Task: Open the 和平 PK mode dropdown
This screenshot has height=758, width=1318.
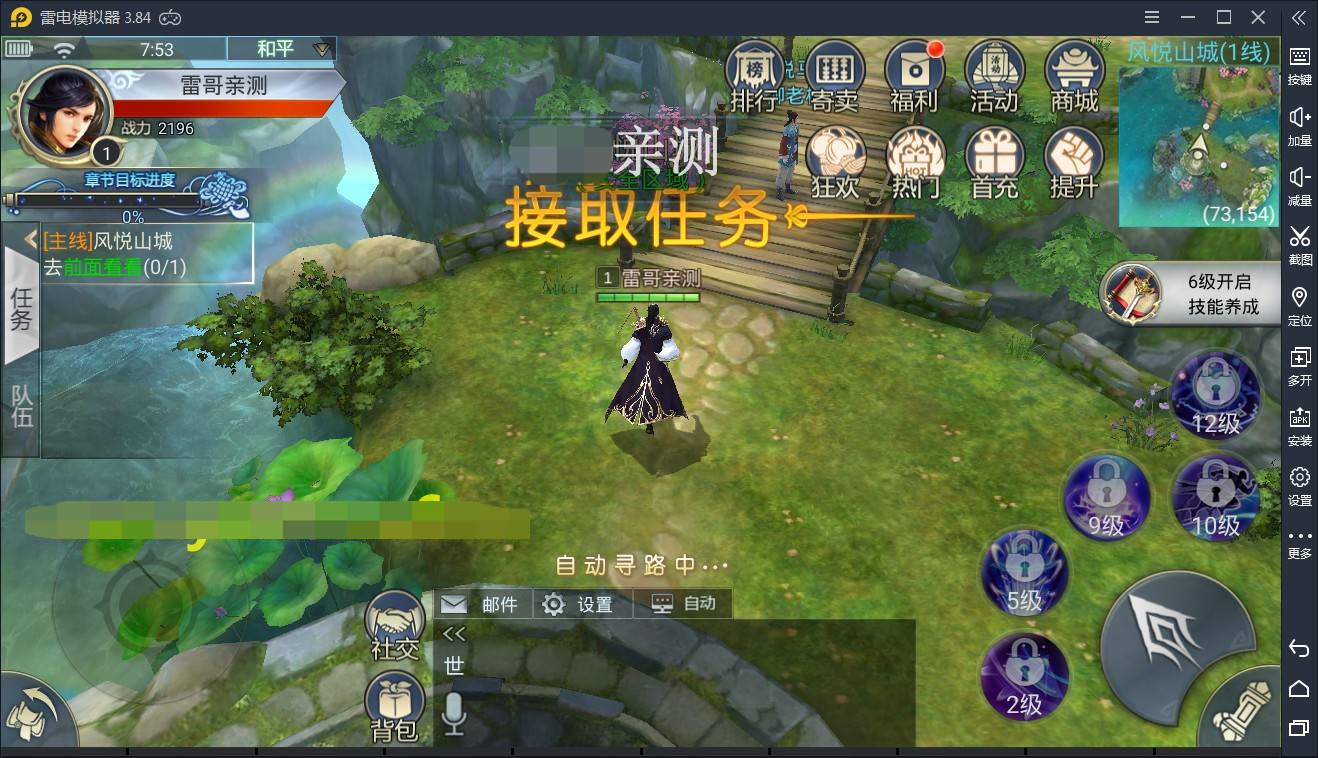Action: [280, 48]
